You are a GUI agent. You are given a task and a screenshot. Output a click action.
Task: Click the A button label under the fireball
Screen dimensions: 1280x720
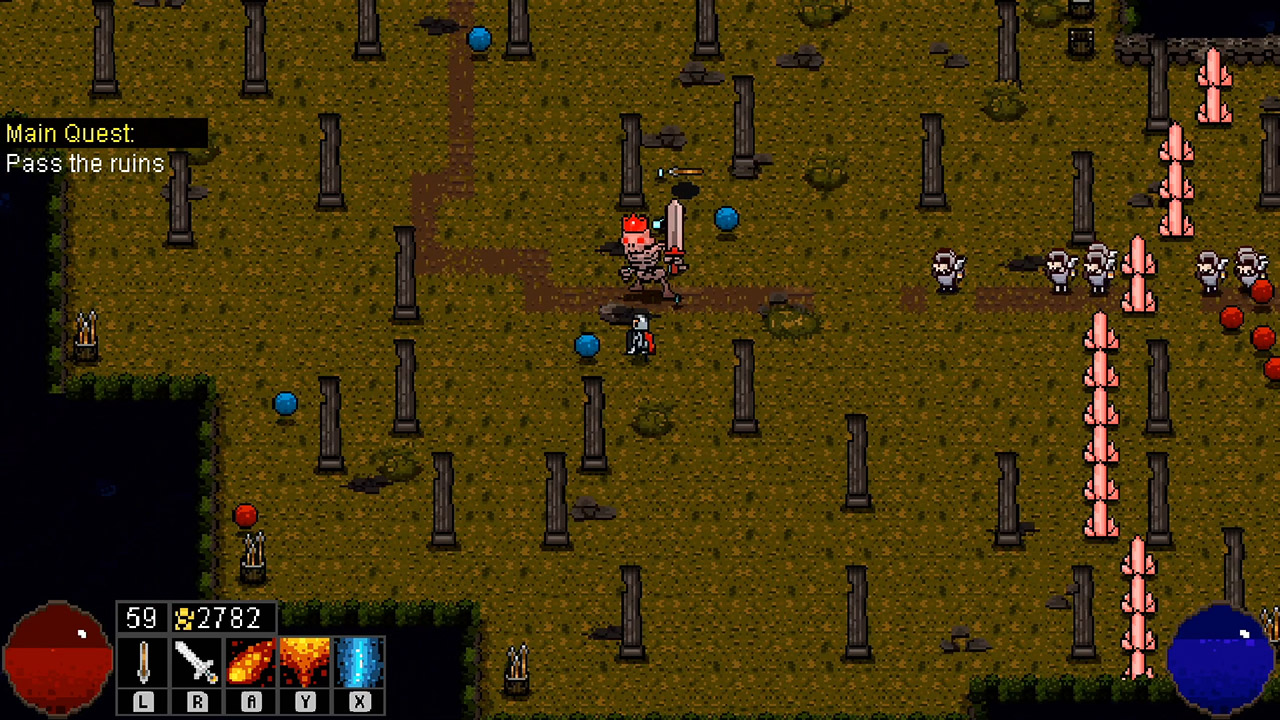(249, 701)
